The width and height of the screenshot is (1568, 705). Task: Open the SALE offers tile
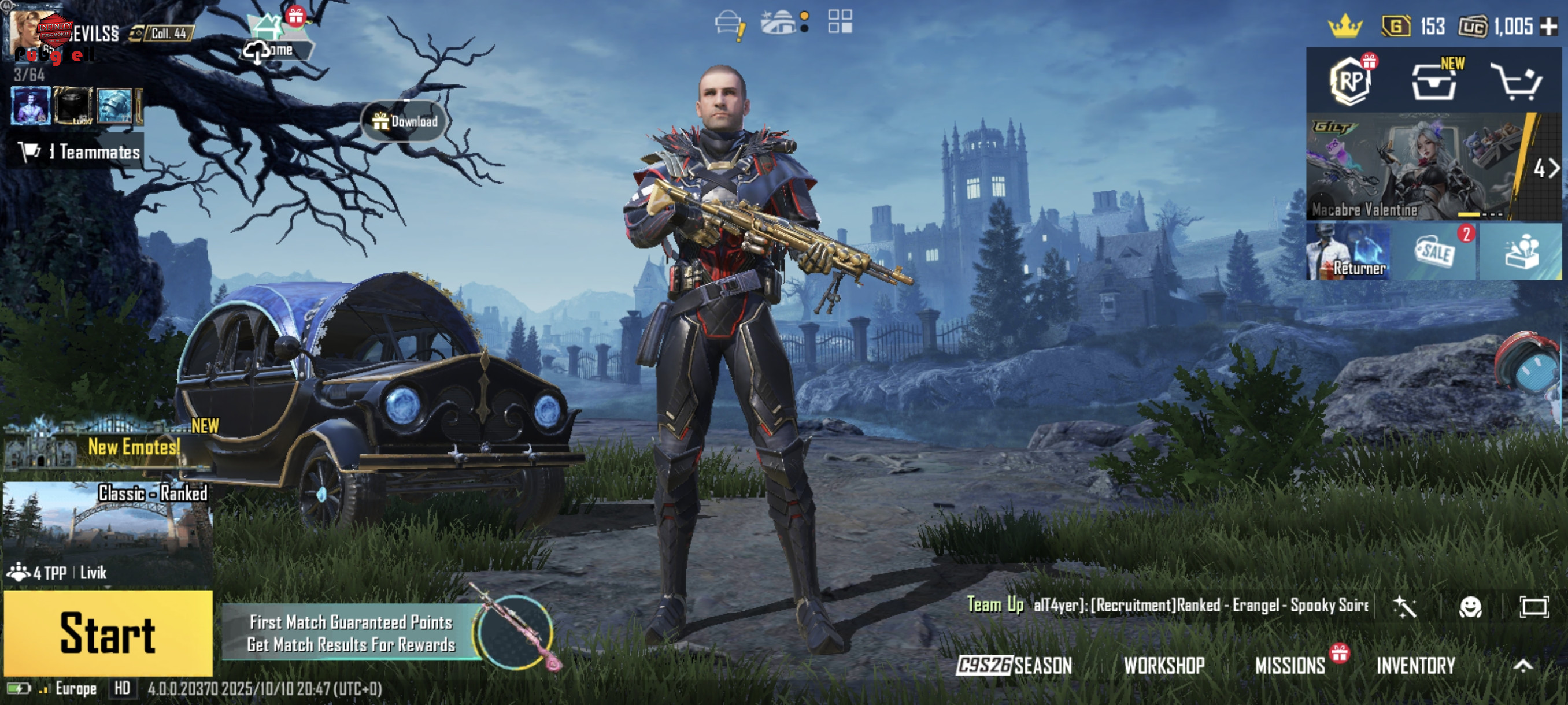(x=1434, y=251)
